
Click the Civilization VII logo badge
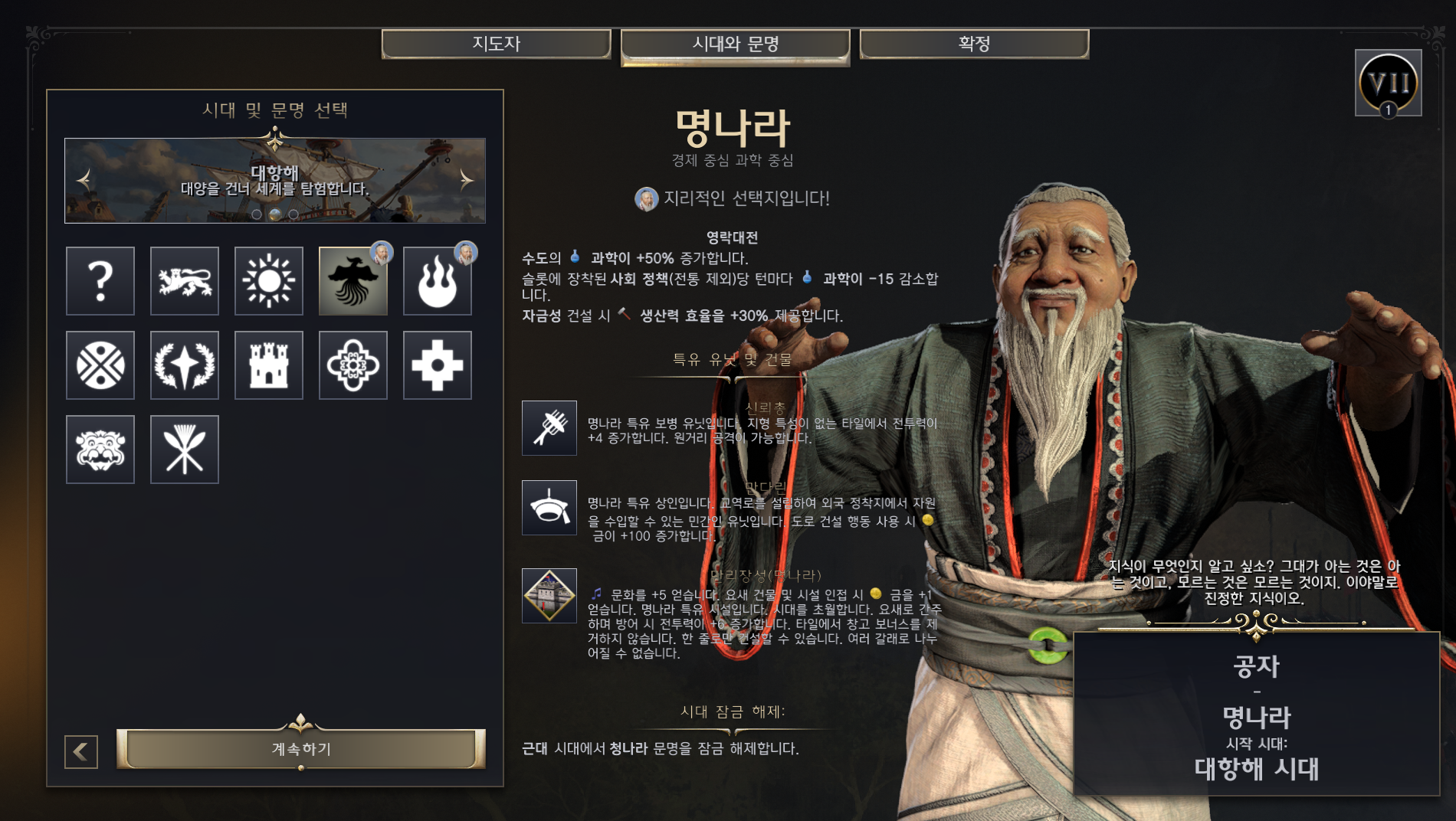point(1388,83)
